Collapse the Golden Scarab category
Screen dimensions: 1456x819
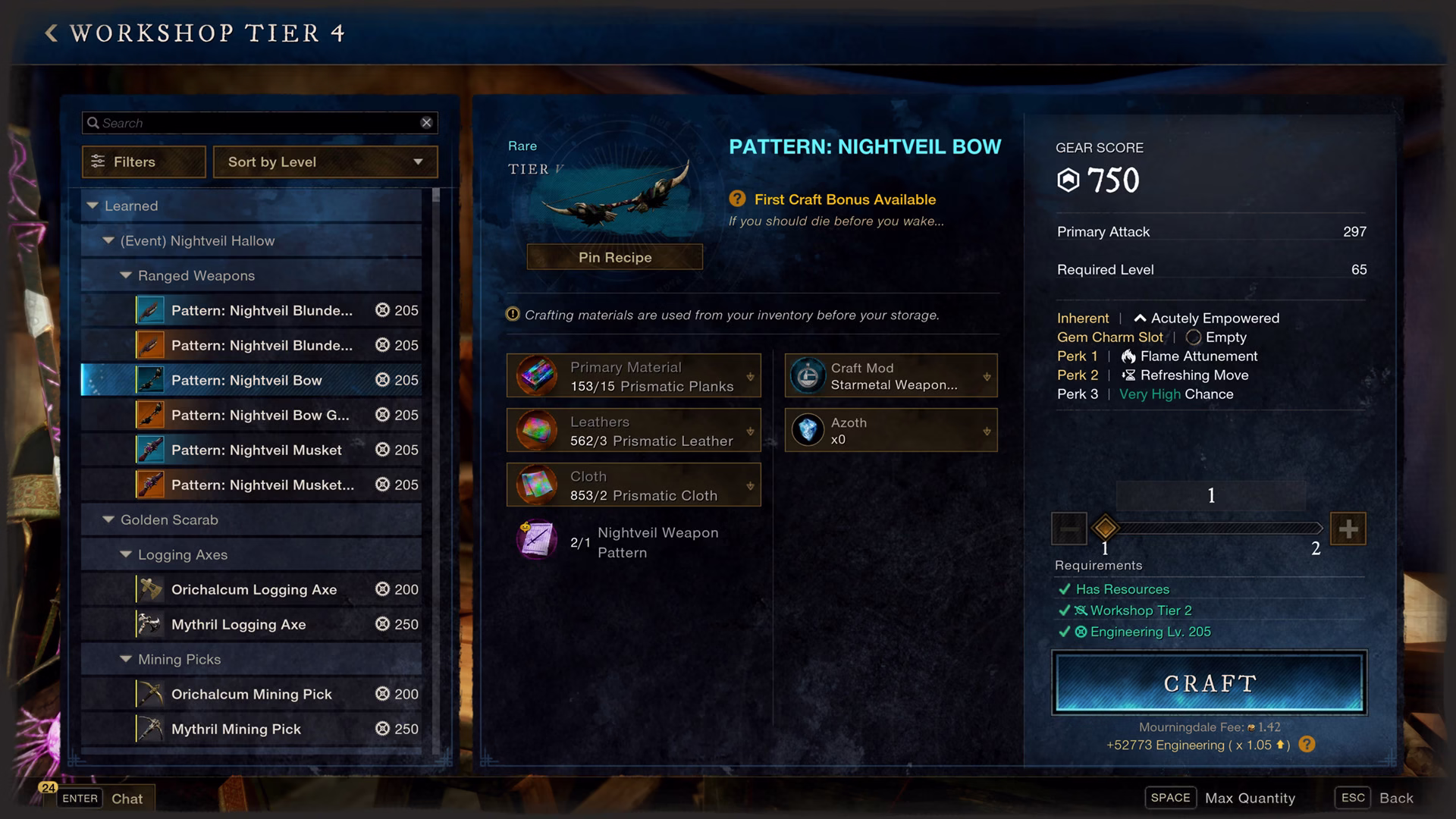pyautogui.click(x=108, y=519)
